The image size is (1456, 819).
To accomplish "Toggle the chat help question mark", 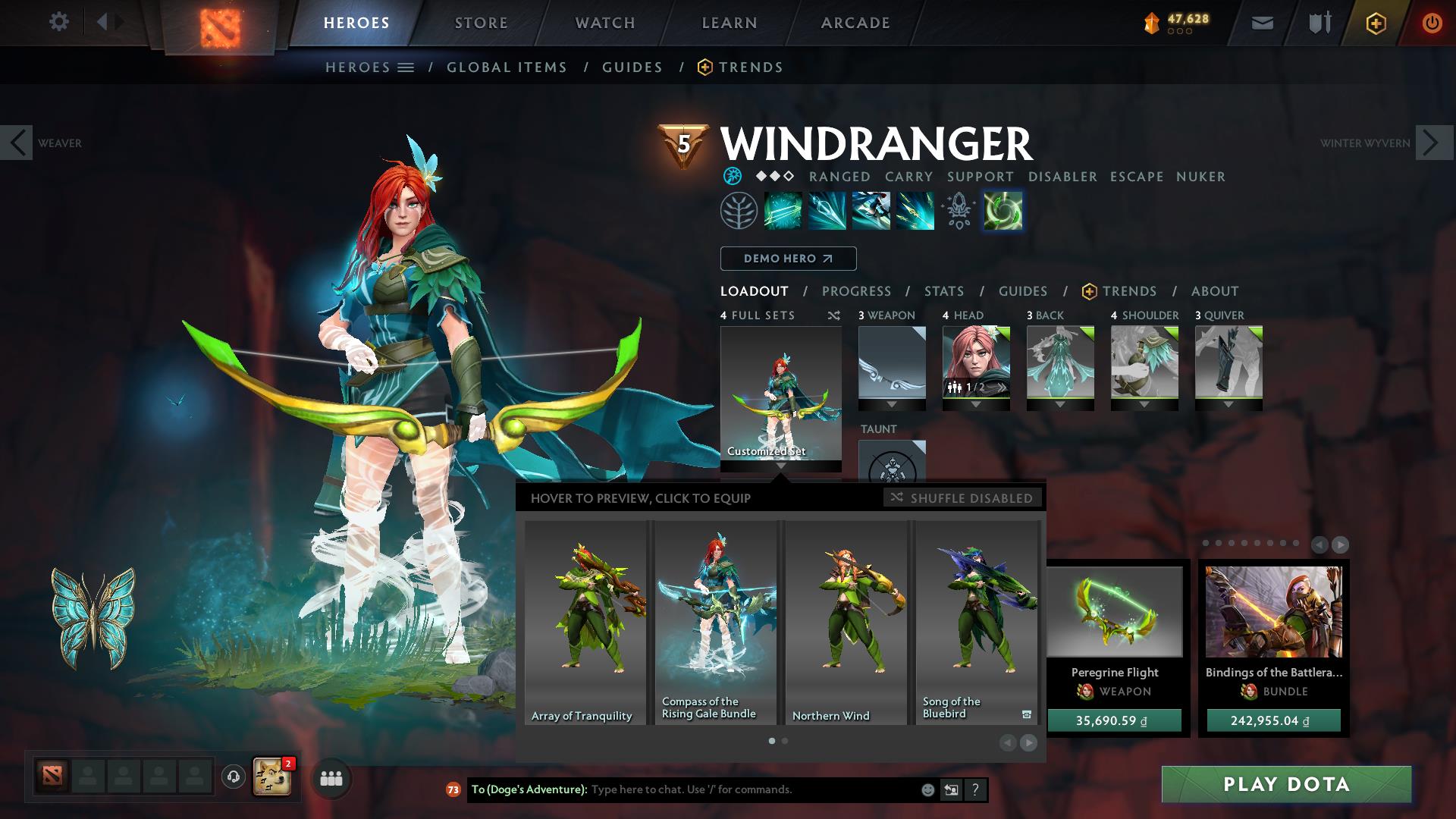I will coord(975,789).
